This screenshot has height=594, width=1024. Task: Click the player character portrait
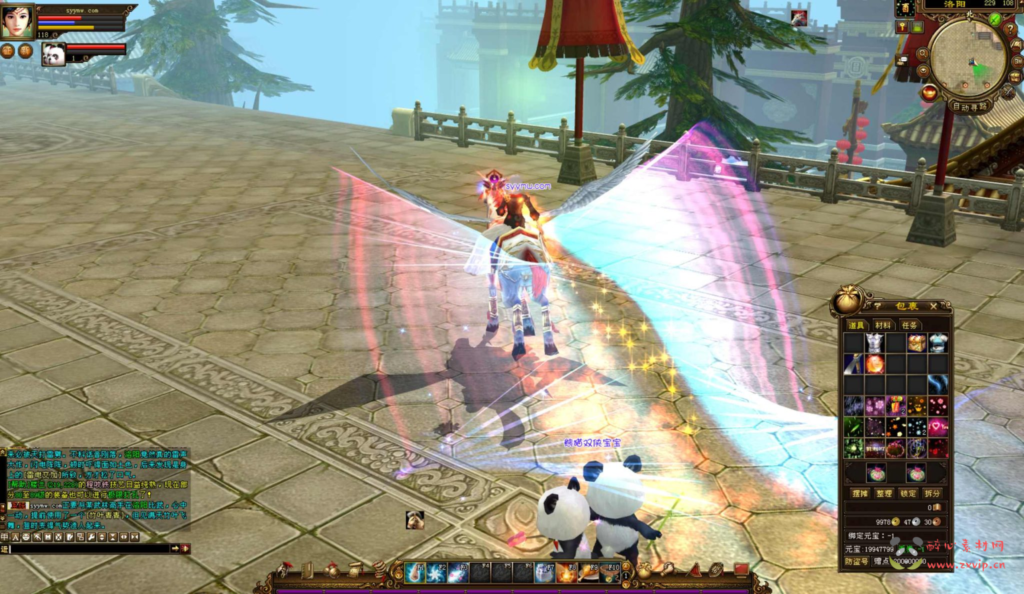(x=17, y=21)
